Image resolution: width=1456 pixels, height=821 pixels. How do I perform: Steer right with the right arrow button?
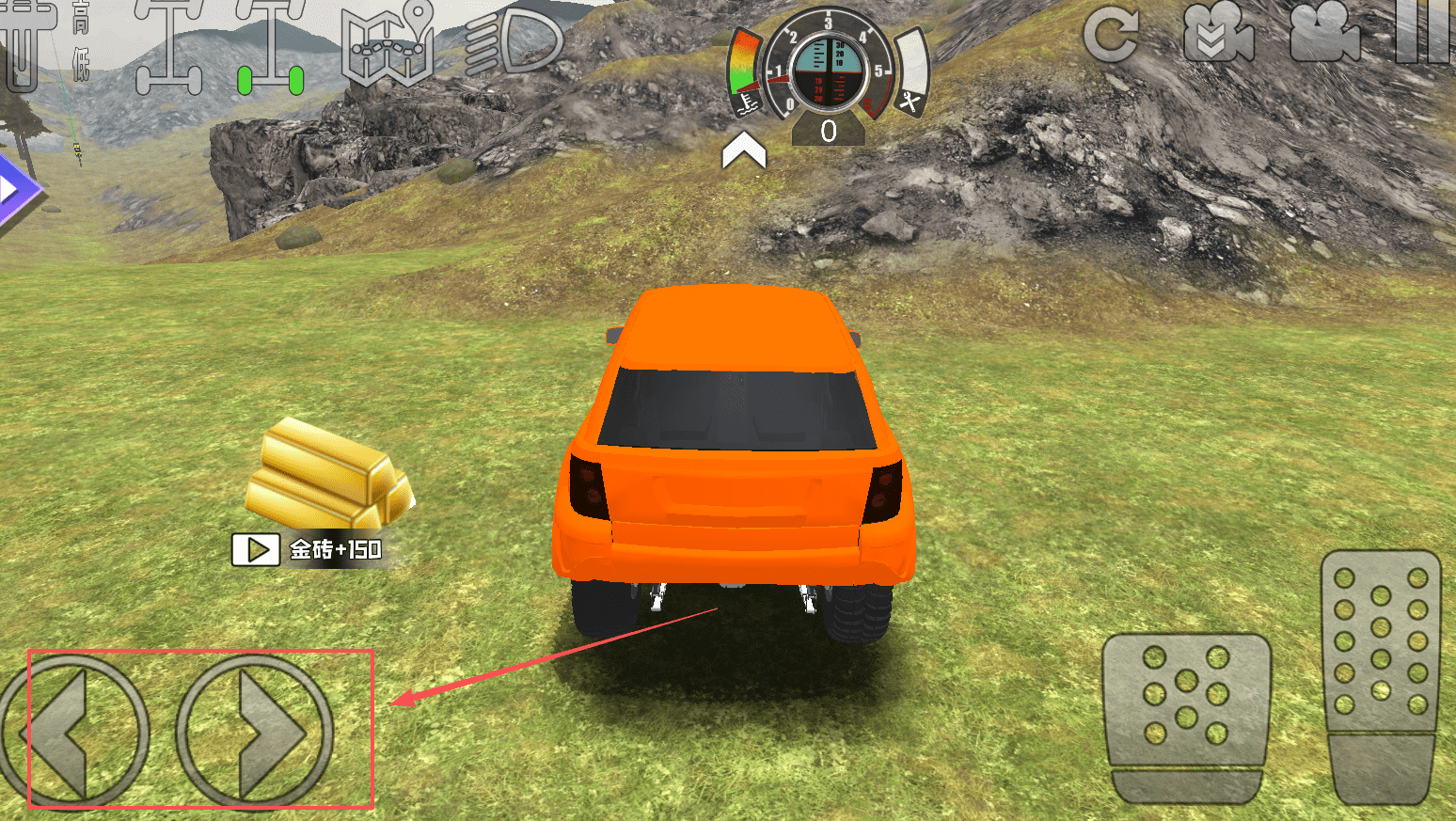click(x=255, y=732)
